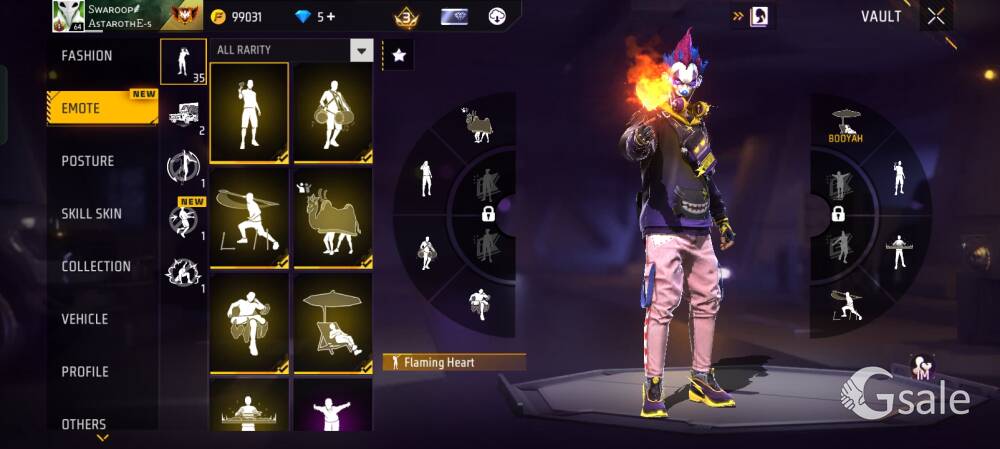Open the Others category
The image size is (1000, 449).
84,424
